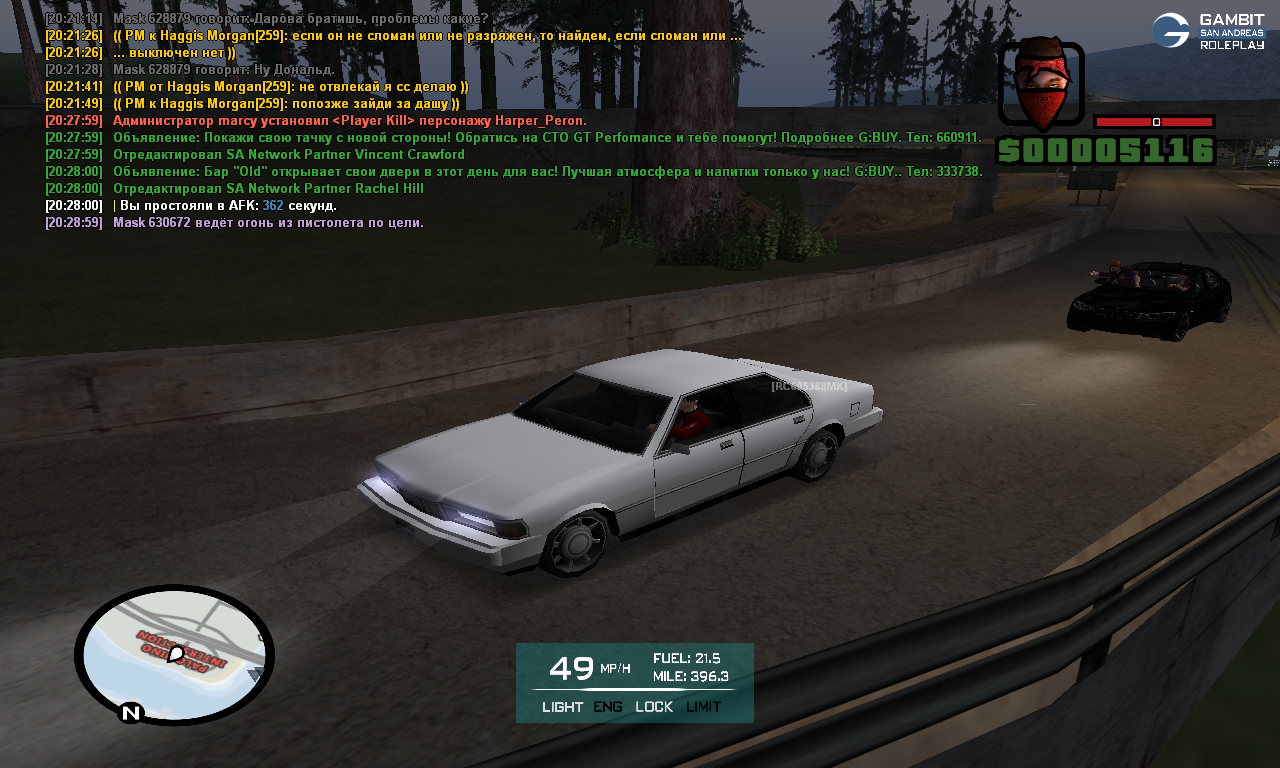Screen dimensions: 1280x768
Task: Select the Player Kill administrator chat message
Action: tap(349, 121)
